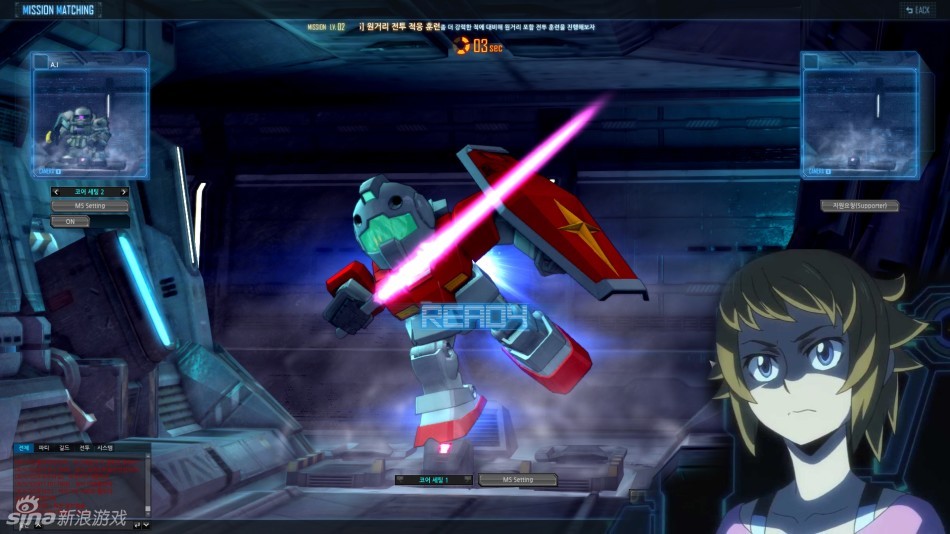This screenshot has height=534, width=950.
Task: Switch to the 길드 chat tab
Action: point(64,448)
